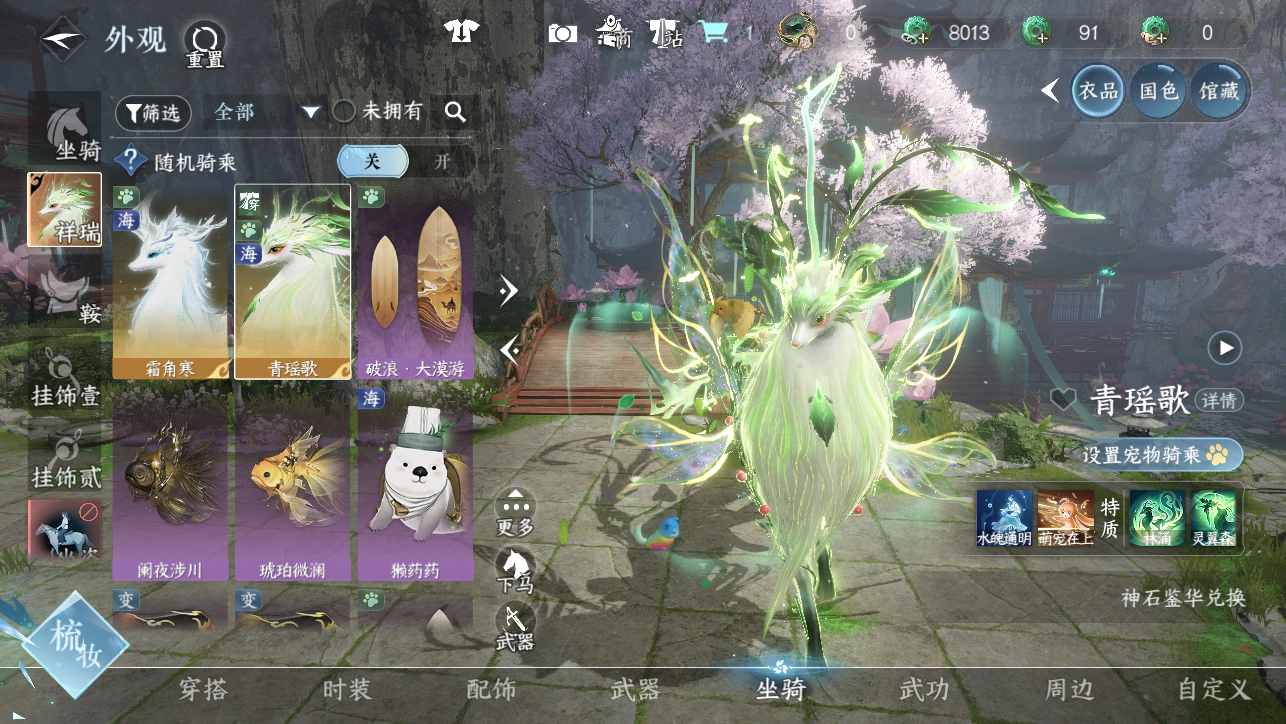Viewport: 1286px width, 724px height.
Task: Choose the 獭药药 bear mount card
Action: (415, 487)
